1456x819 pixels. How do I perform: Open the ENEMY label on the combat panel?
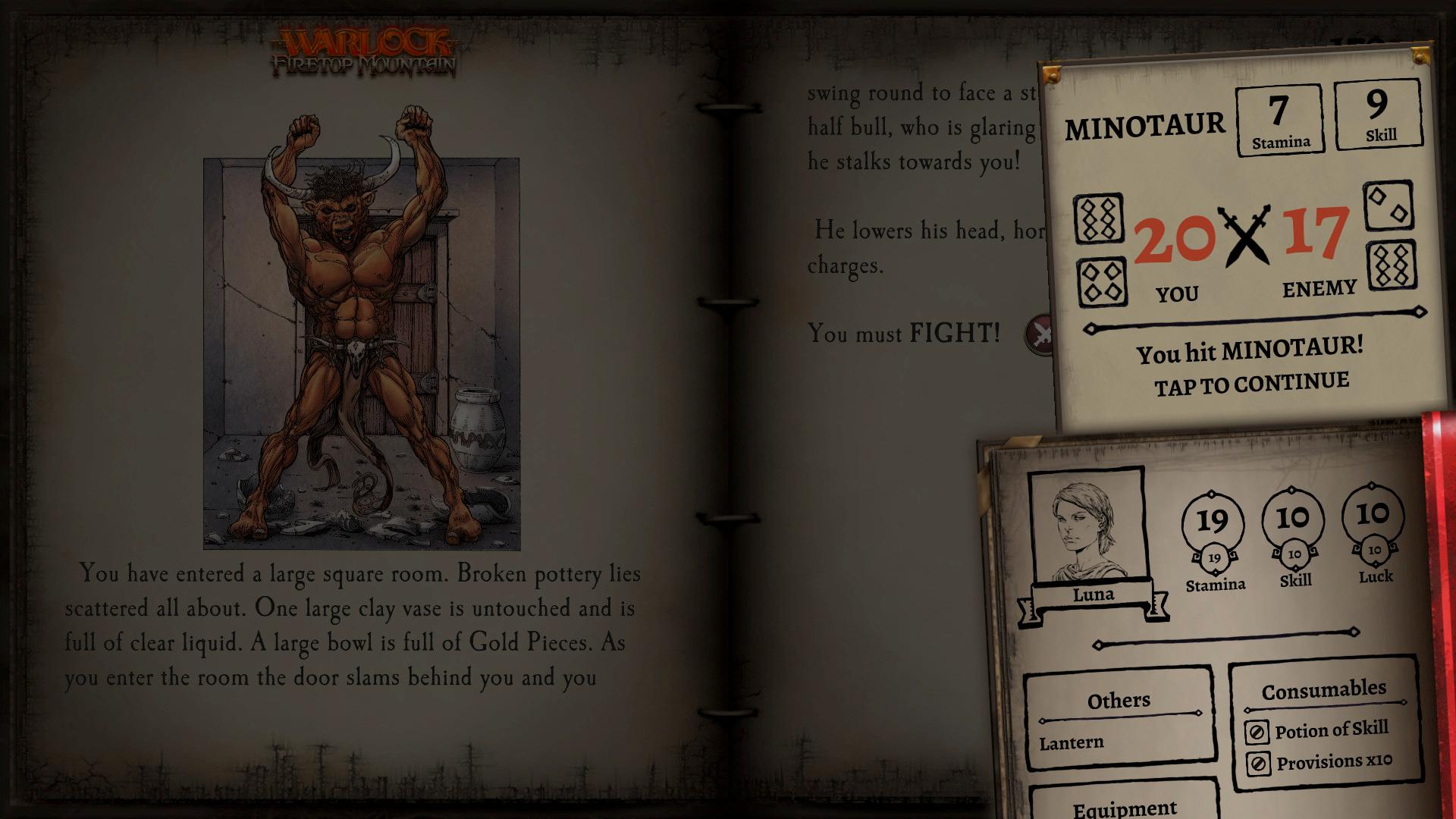[1319, 287]
